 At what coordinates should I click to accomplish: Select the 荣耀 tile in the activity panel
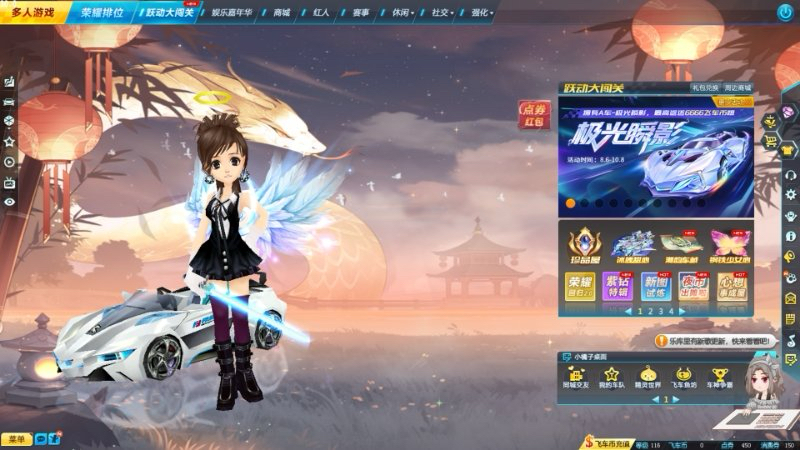click(581, 288)
